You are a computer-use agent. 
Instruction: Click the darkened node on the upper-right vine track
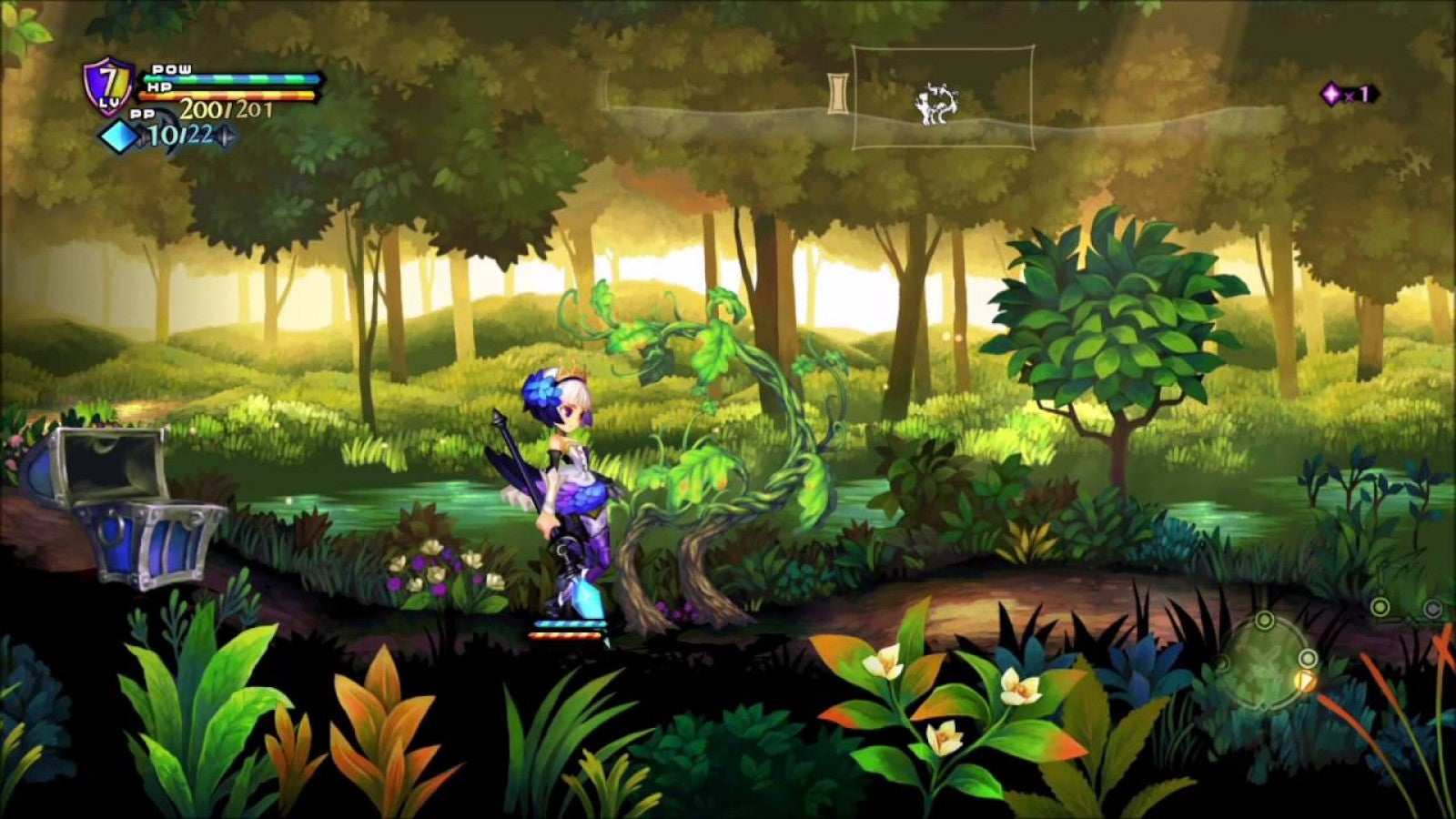coord(1431,608)
